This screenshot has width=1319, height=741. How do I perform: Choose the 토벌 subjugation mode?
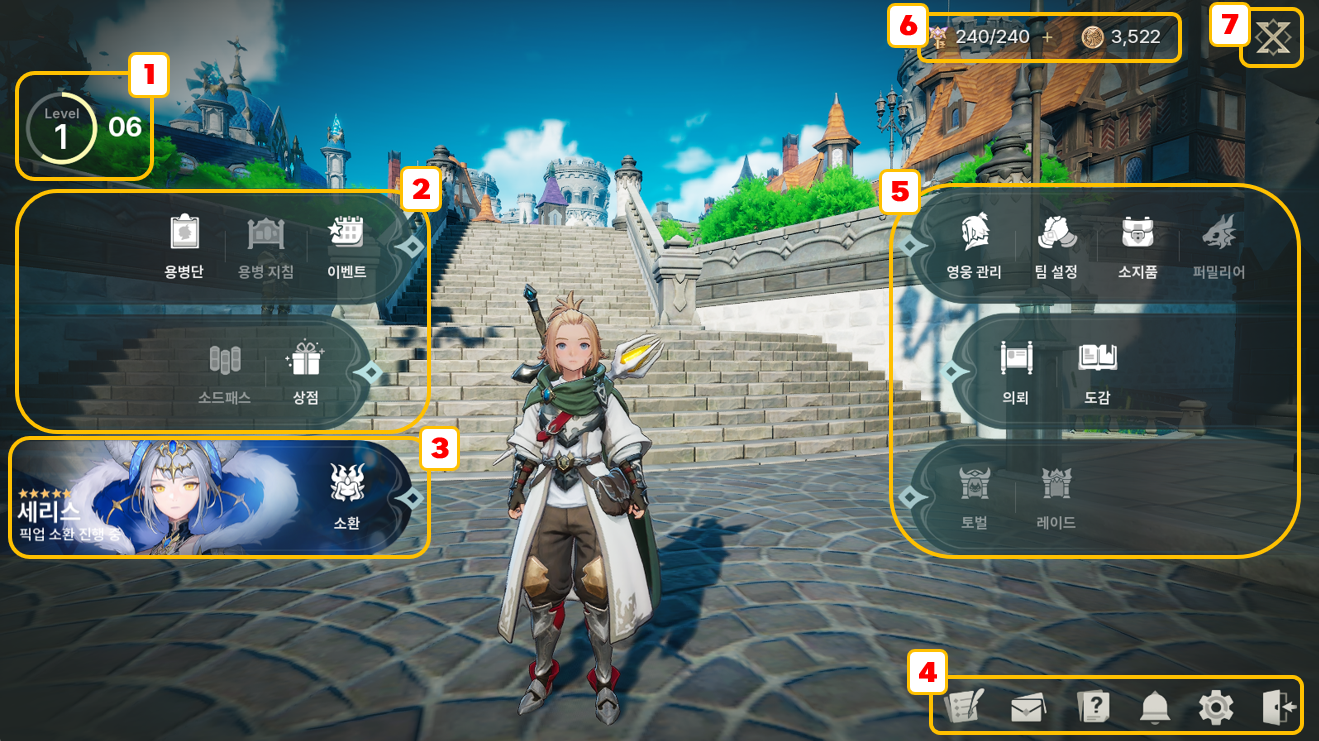[x=973, y=496]
